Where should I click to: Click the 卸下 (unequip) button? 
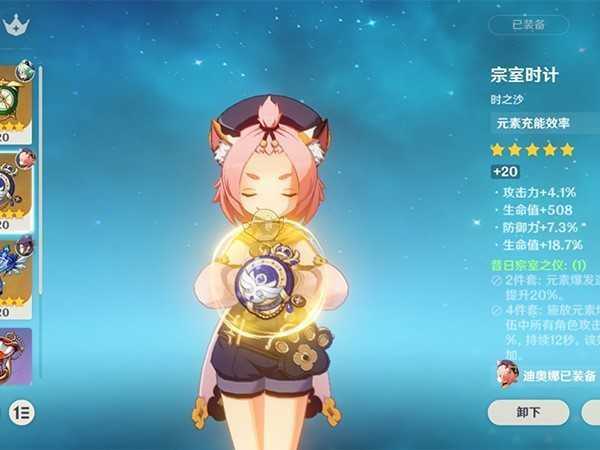(528, 412)
